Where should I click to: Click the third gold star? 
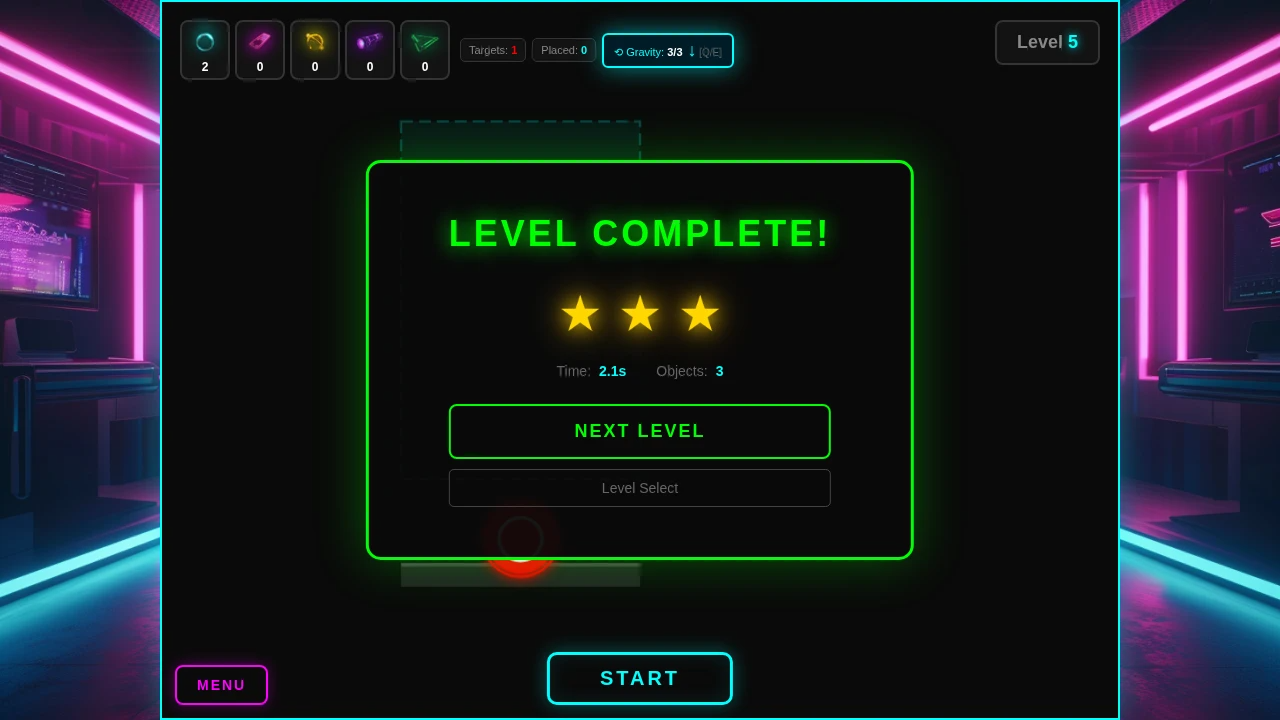coord(700,313)
